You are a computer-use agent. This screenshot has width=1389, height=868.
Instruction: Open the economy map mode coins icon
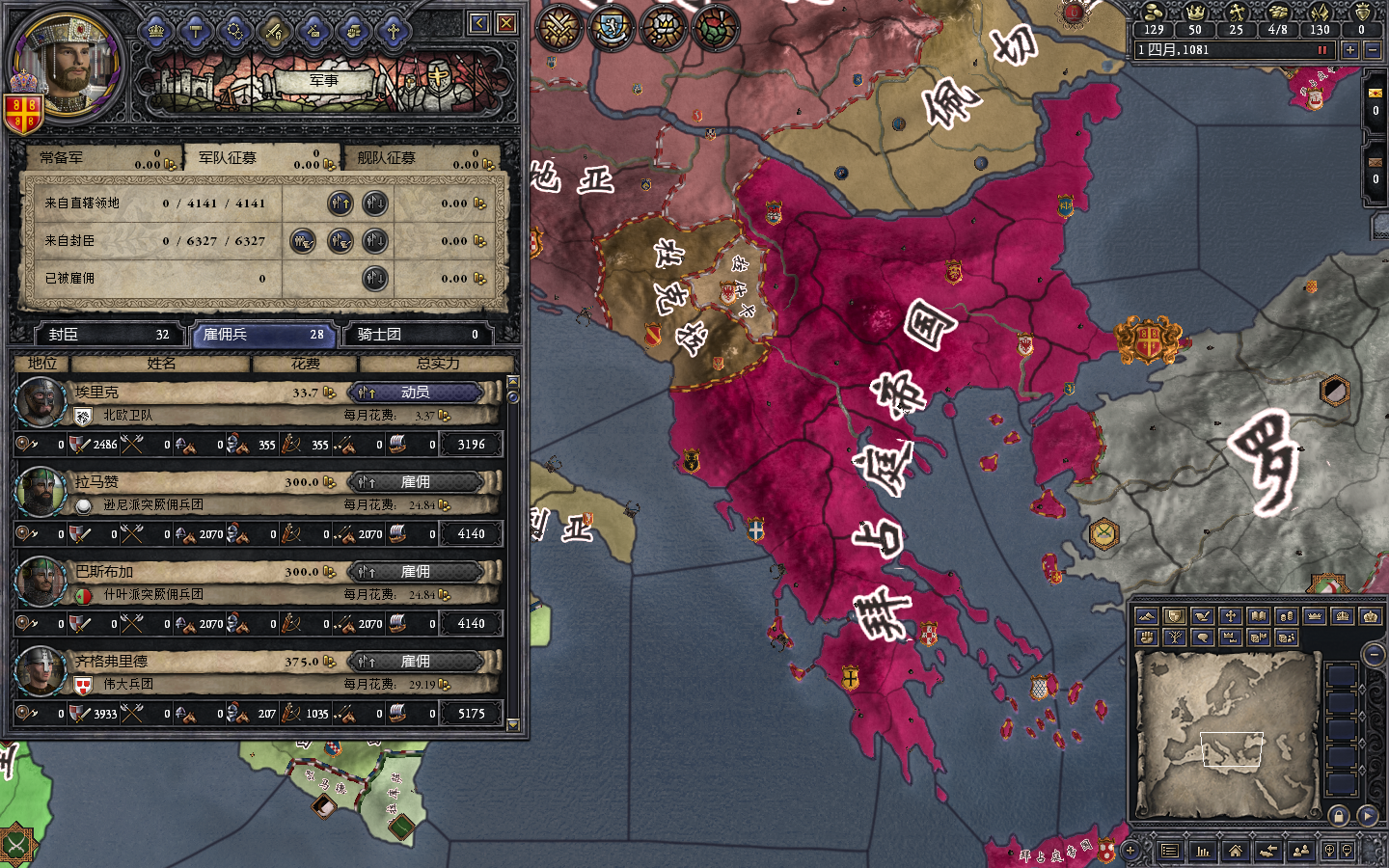tap(1287, 616)
